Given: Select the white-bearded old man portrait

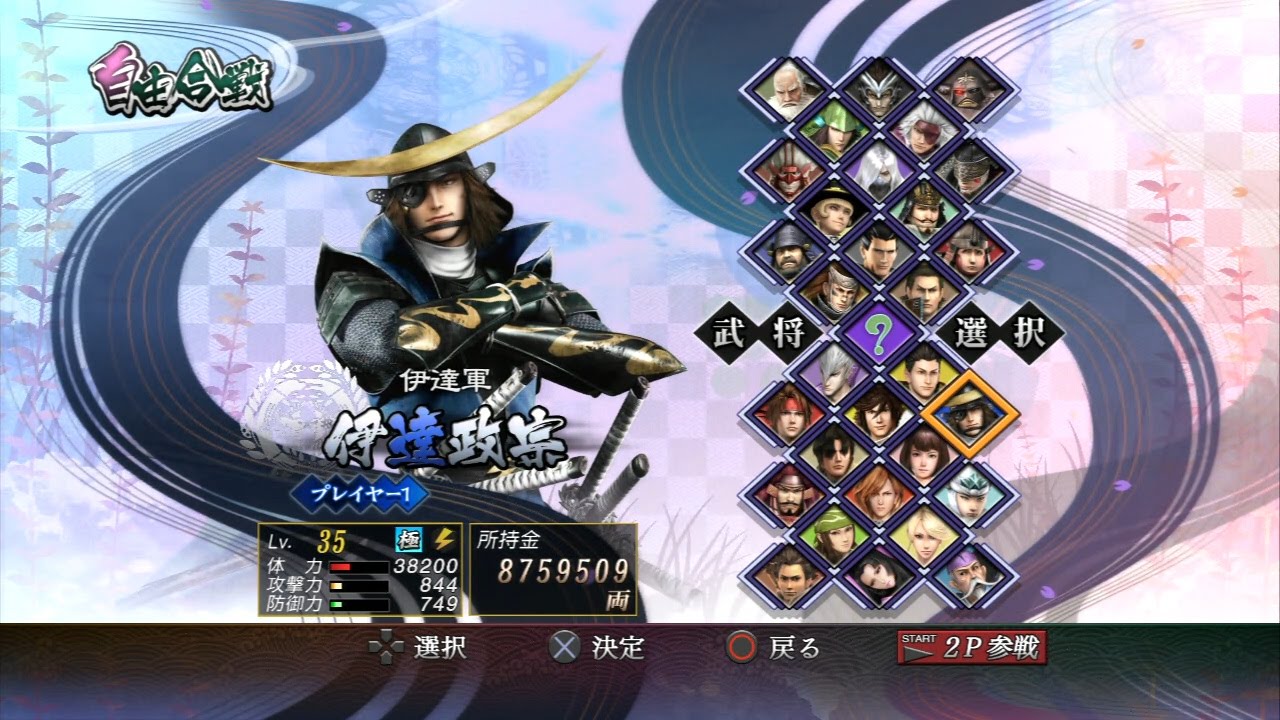Looking at the screenshot, I should point(787,90).
